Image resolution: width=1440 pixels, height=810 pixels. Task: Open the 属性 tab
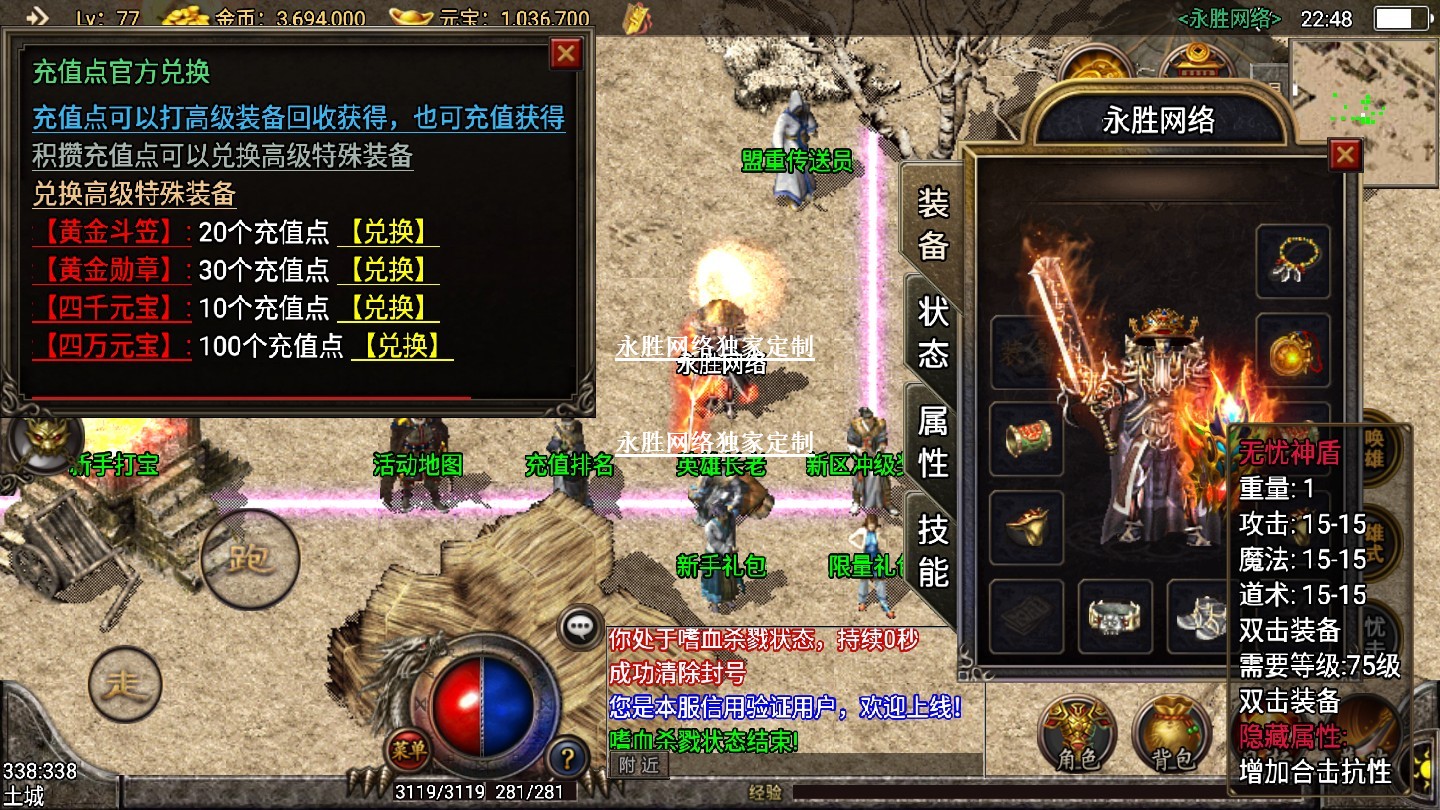[933, 442]
